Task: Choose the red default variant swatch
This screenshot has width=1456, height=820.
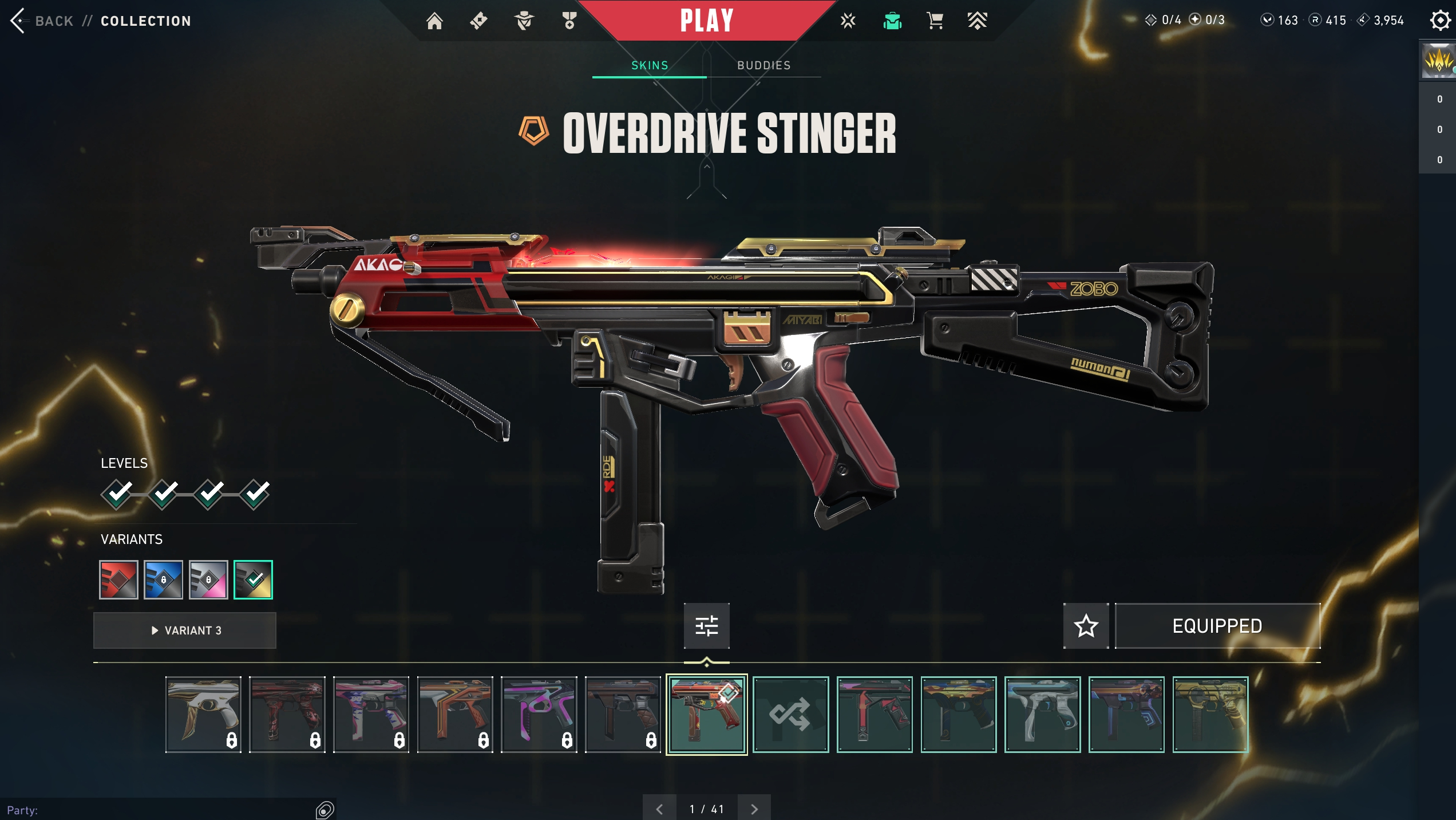Action: point(118,579)
